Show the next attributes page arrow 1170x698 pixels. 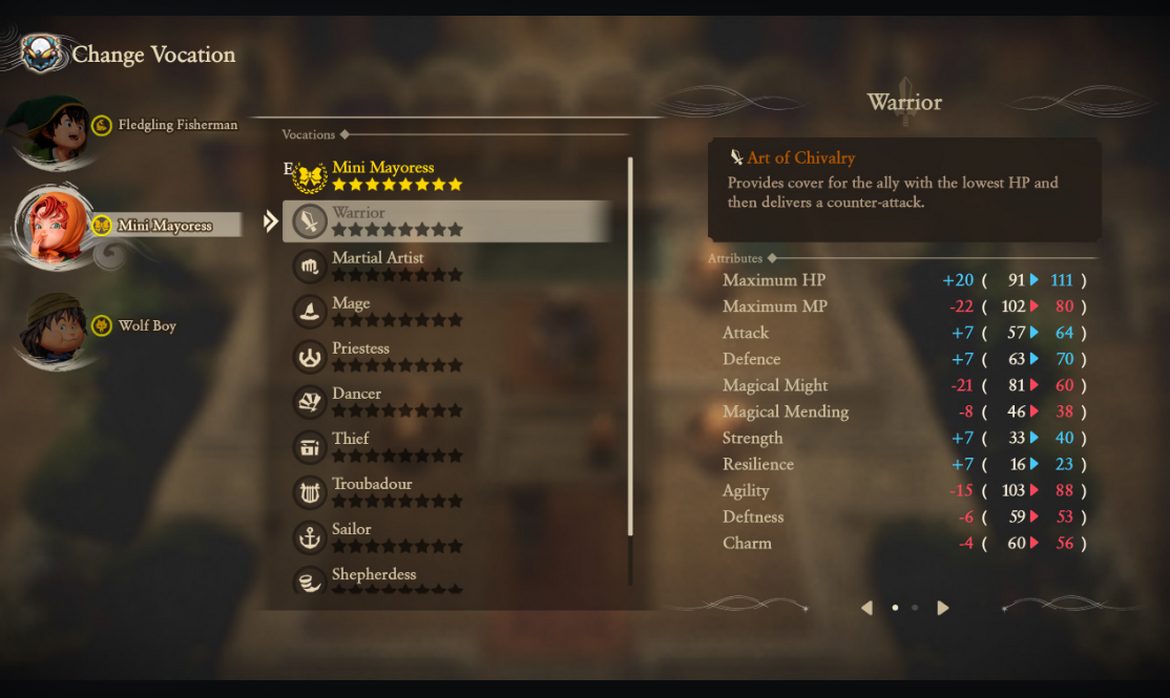[x=943, y=608]
